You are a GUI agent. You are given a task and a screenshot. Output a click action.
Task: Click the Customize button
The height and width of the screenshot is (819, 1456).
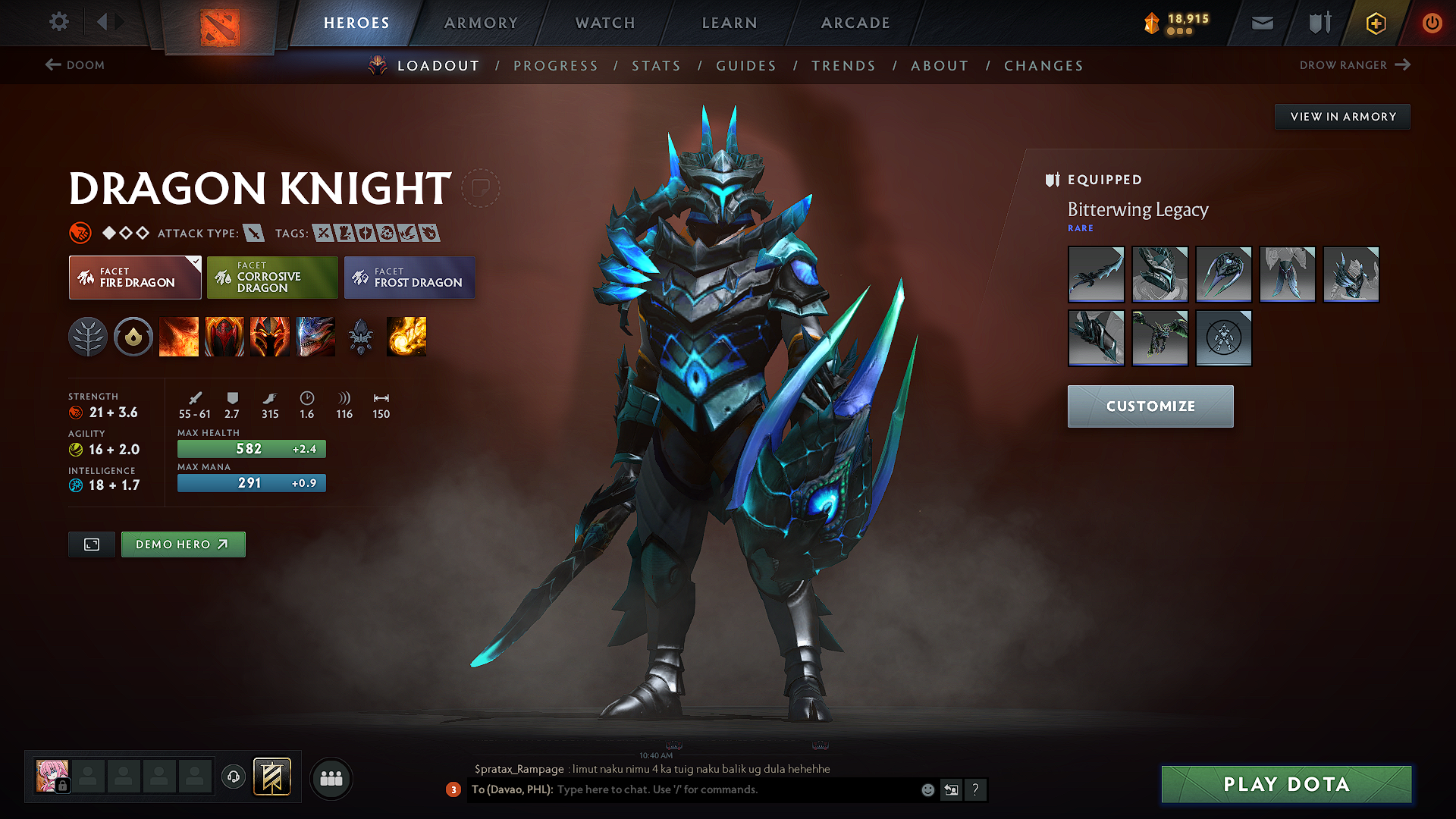[x=1150, y=406]
